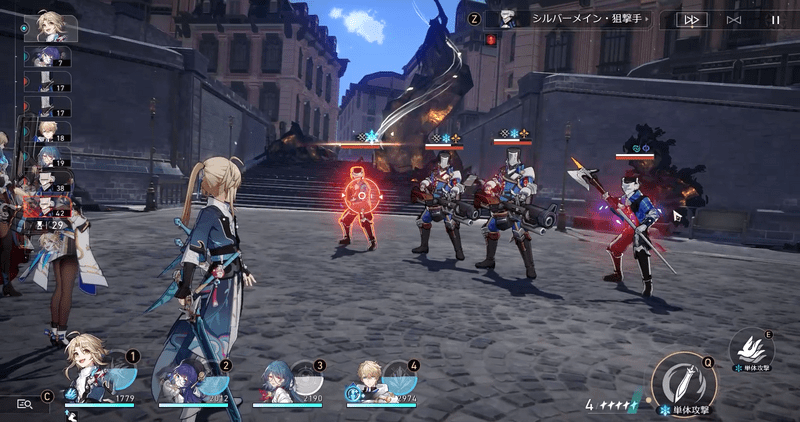The image size is (800, 422).
Task: Open enemy info for シルバーメイン・狙撃手
Action: [577, 19]
